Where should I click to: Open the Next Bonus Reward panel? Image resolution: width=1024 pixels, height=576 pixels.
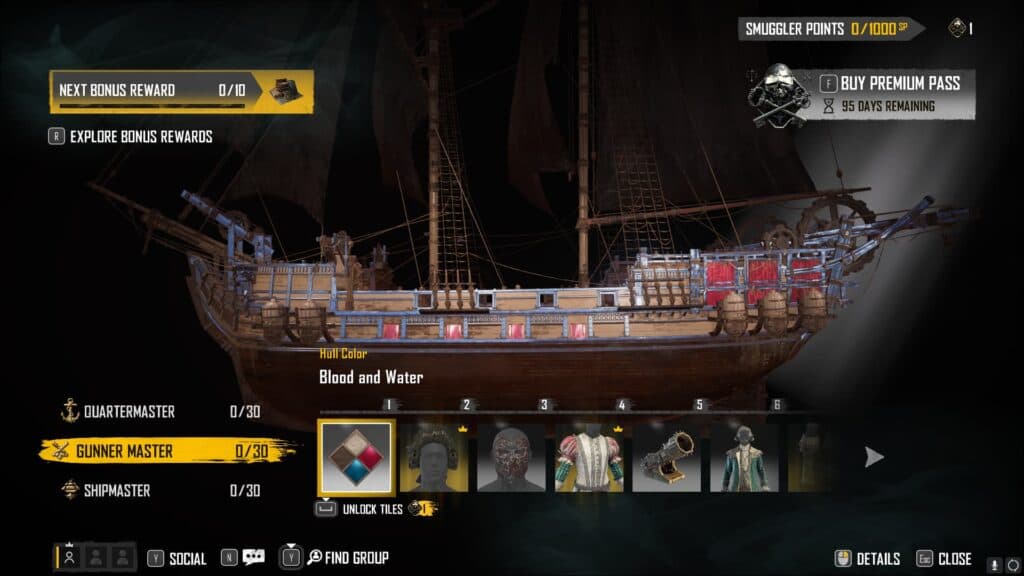[181, 90]
